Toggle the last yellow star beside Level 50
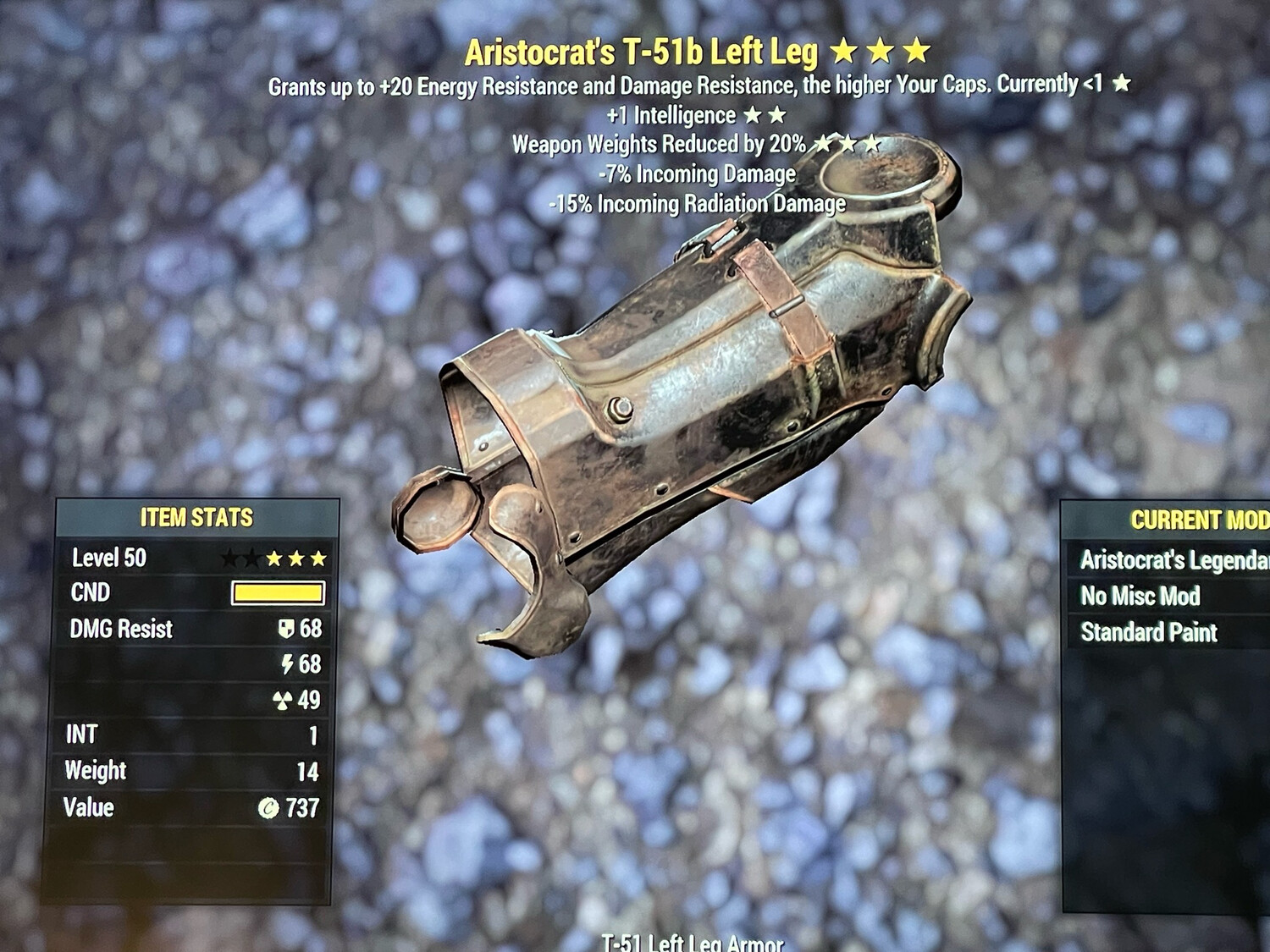Screen dimensions: 1270x952 coord(317,558)
